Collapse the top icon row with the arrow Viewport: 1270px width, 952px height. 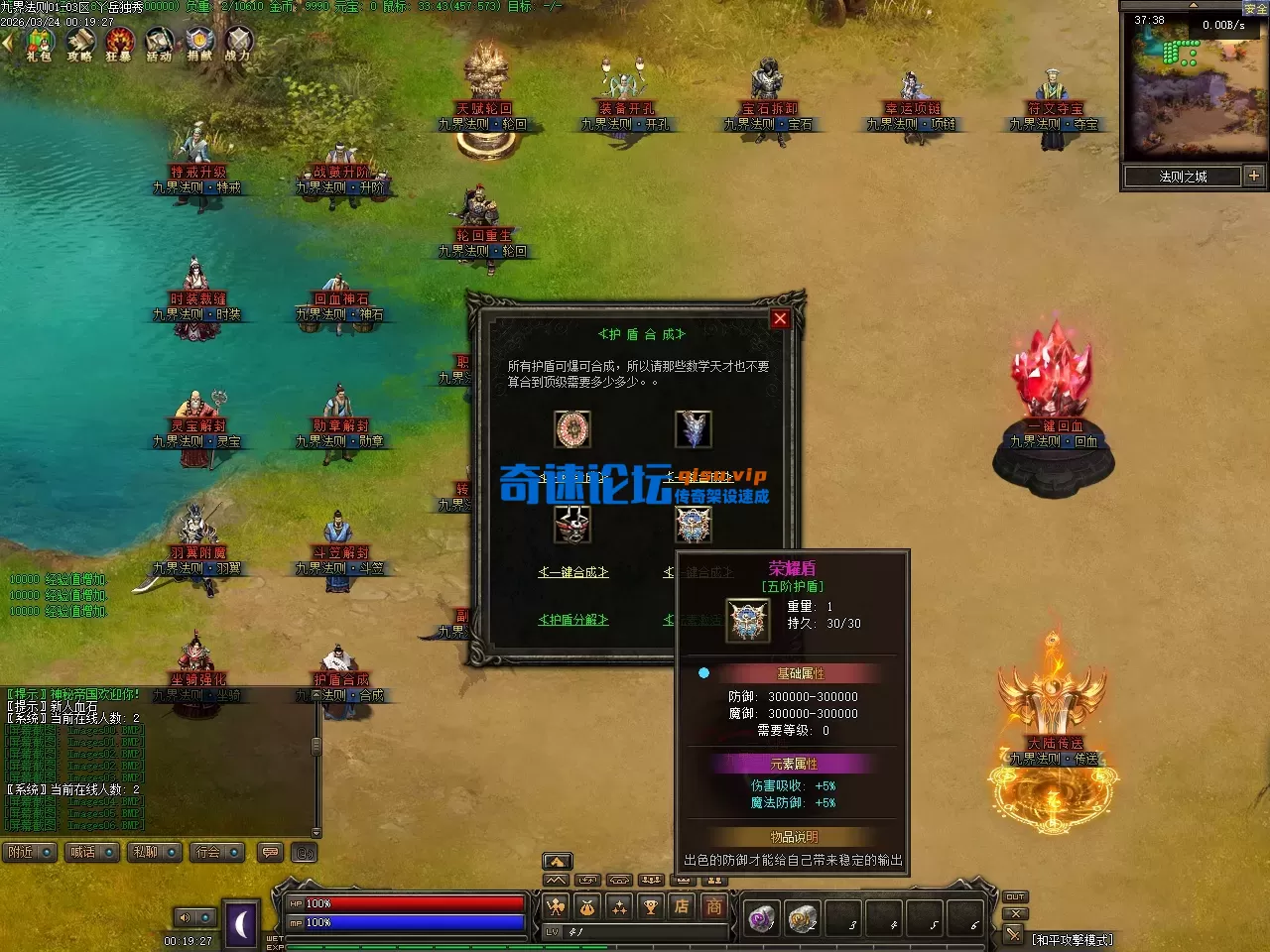click(x=8, y=43)
